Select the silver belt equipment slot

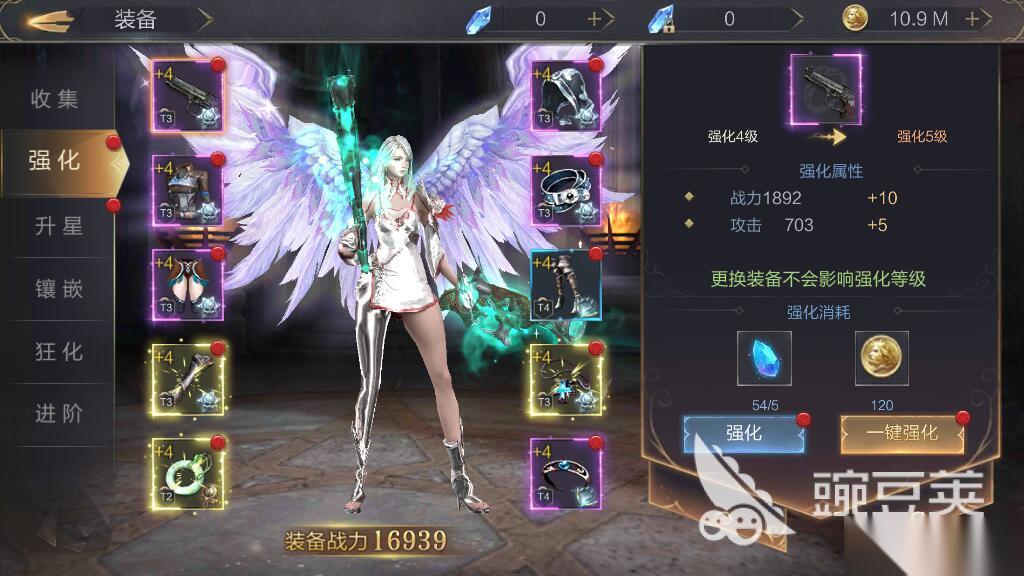(x=566, y=190)
